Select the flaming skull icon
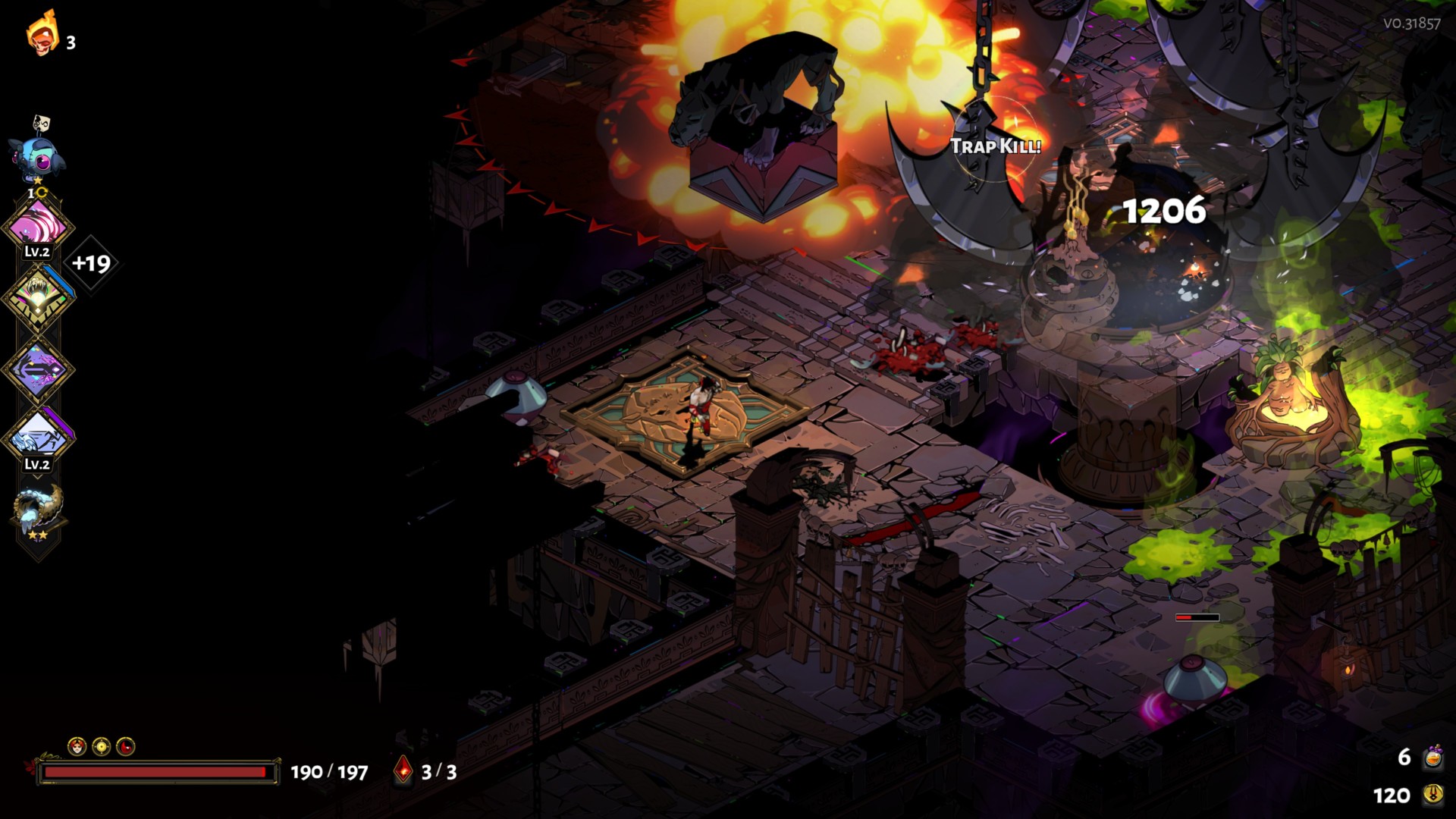Image resolution: width=1456 pixels, height=819 pixels. point(42,34)
